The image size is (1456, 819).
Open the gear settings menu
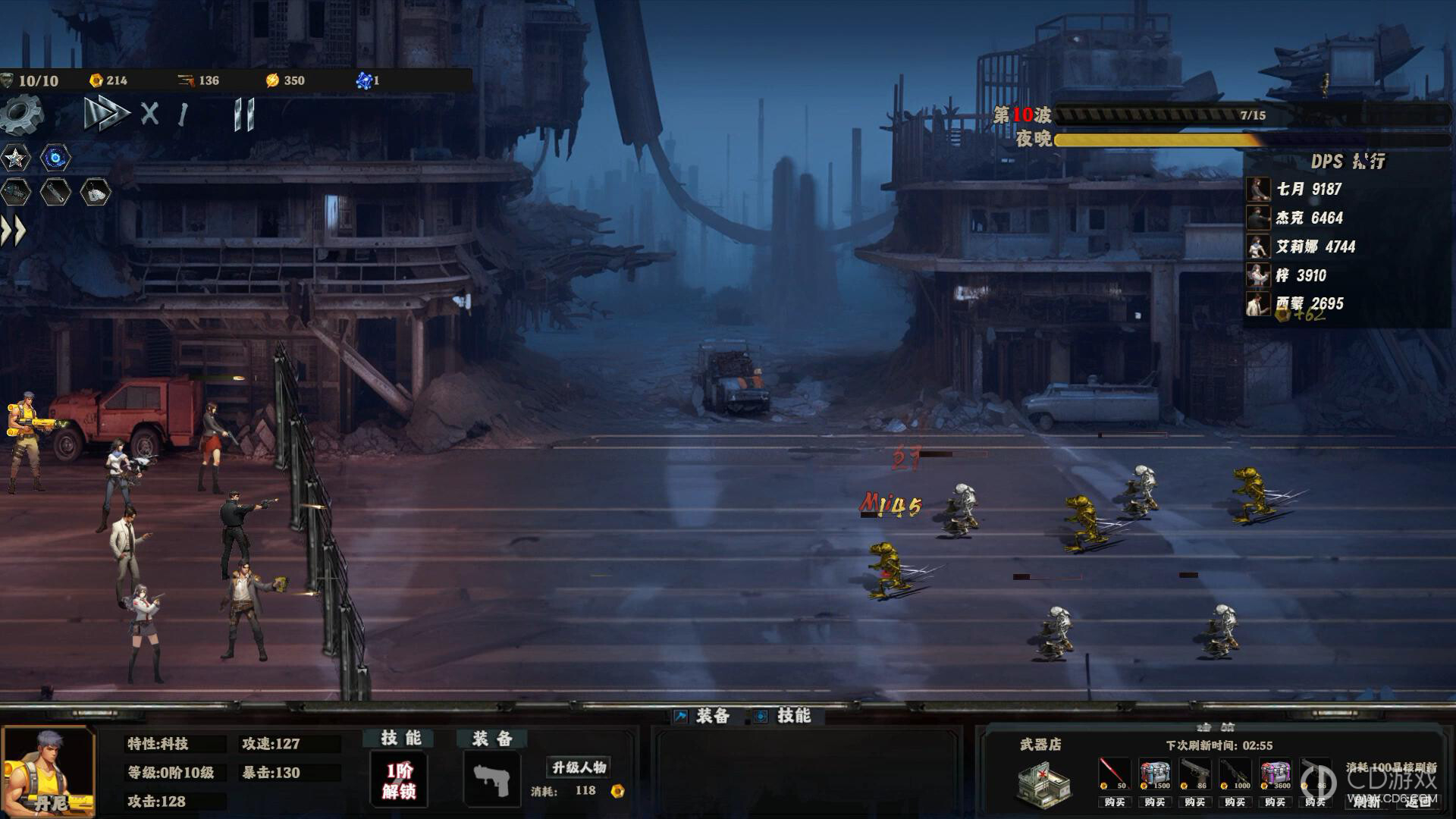click(22, 115)
